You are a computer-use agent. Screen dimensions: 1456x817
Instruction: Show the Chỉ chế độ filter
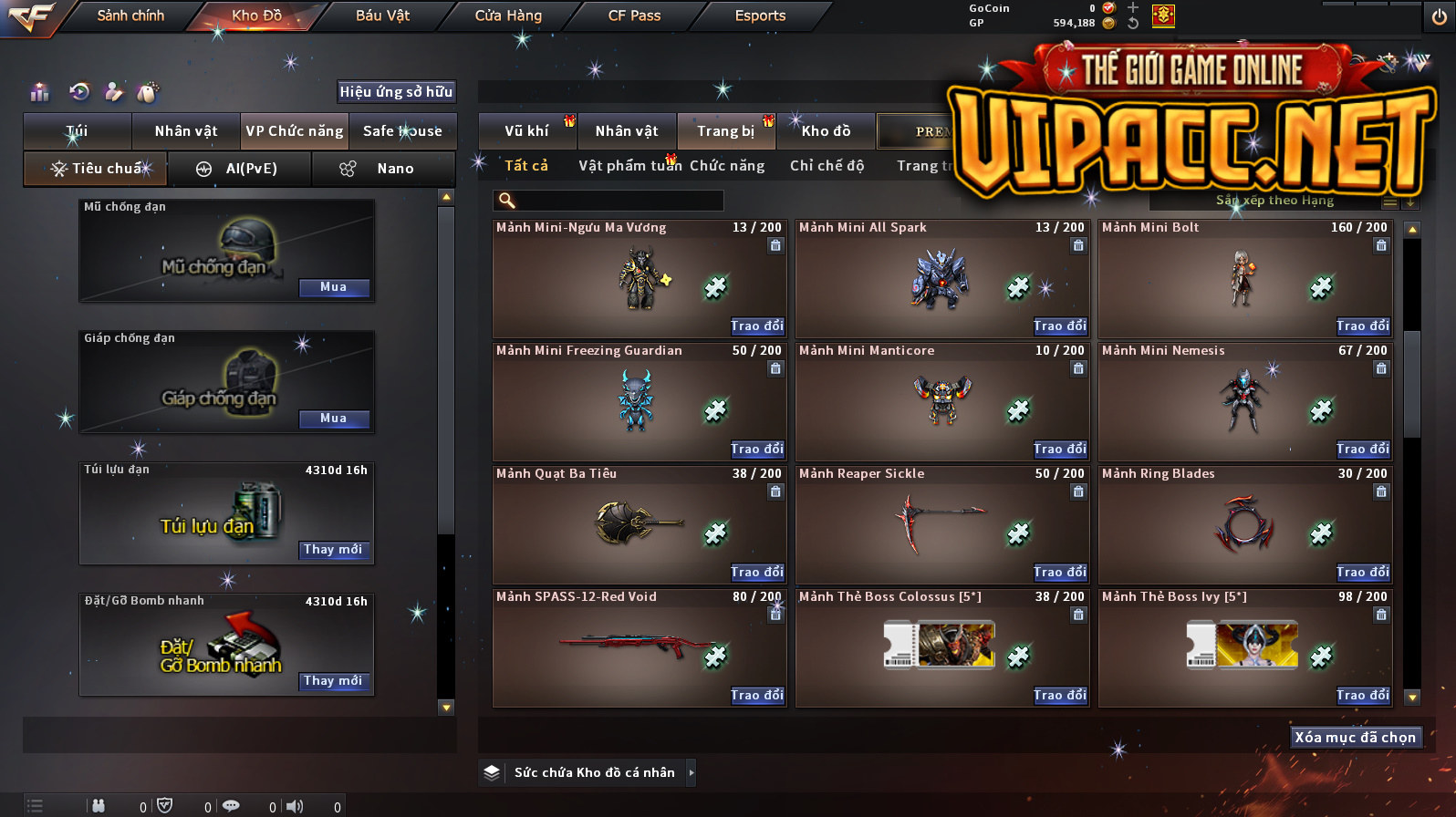click(827, 166)
